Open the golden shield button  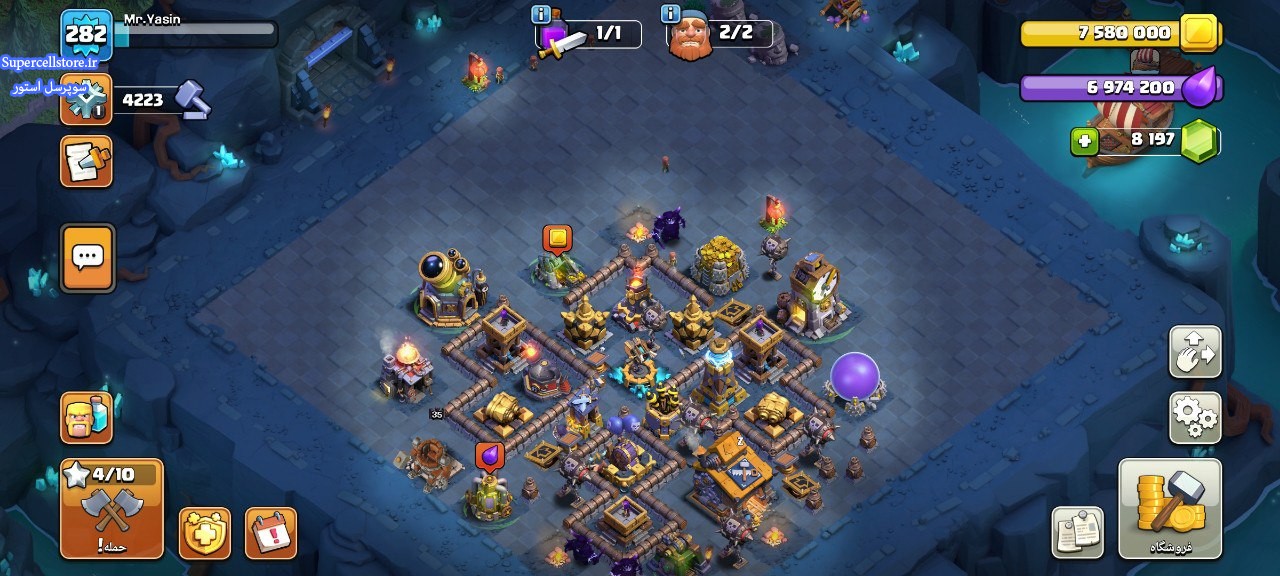pyautogui.click(x=204, y=533)
